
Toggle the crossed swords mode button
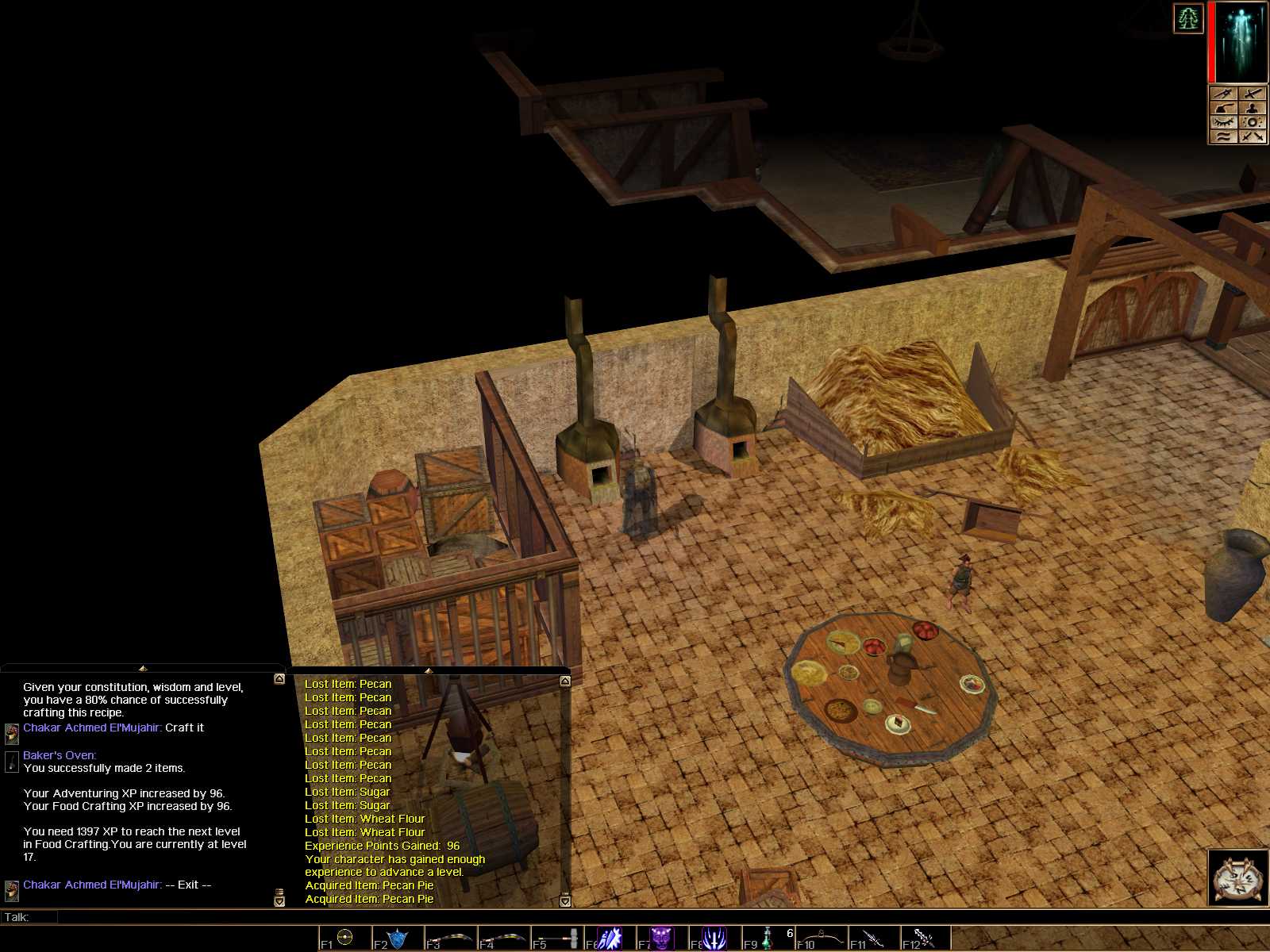pyautogui.click(x=1253, y=136)
